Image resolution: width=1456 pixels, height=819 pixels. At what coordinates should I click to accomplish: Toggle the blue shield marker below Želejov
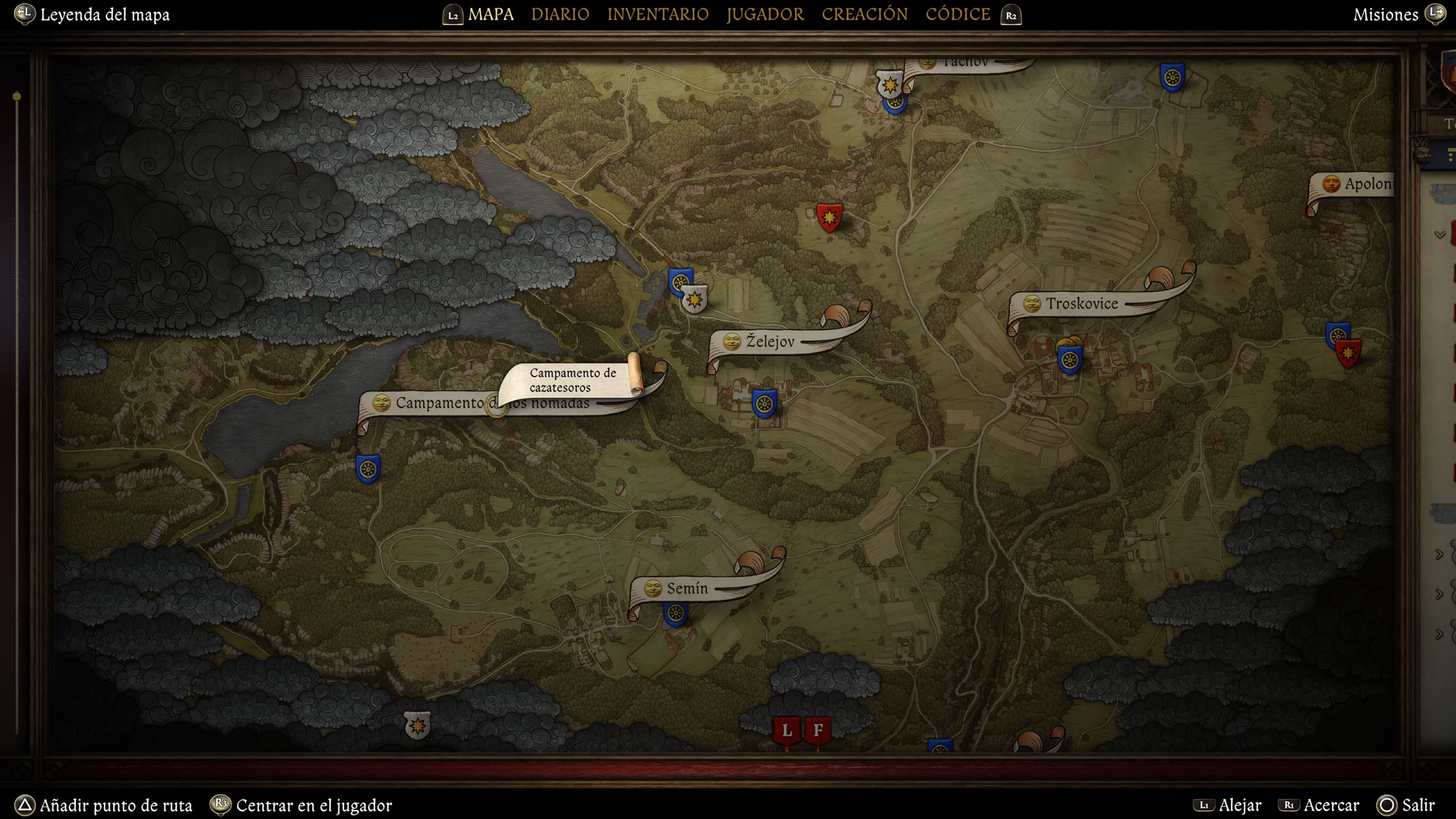click(x=765, y=404)
